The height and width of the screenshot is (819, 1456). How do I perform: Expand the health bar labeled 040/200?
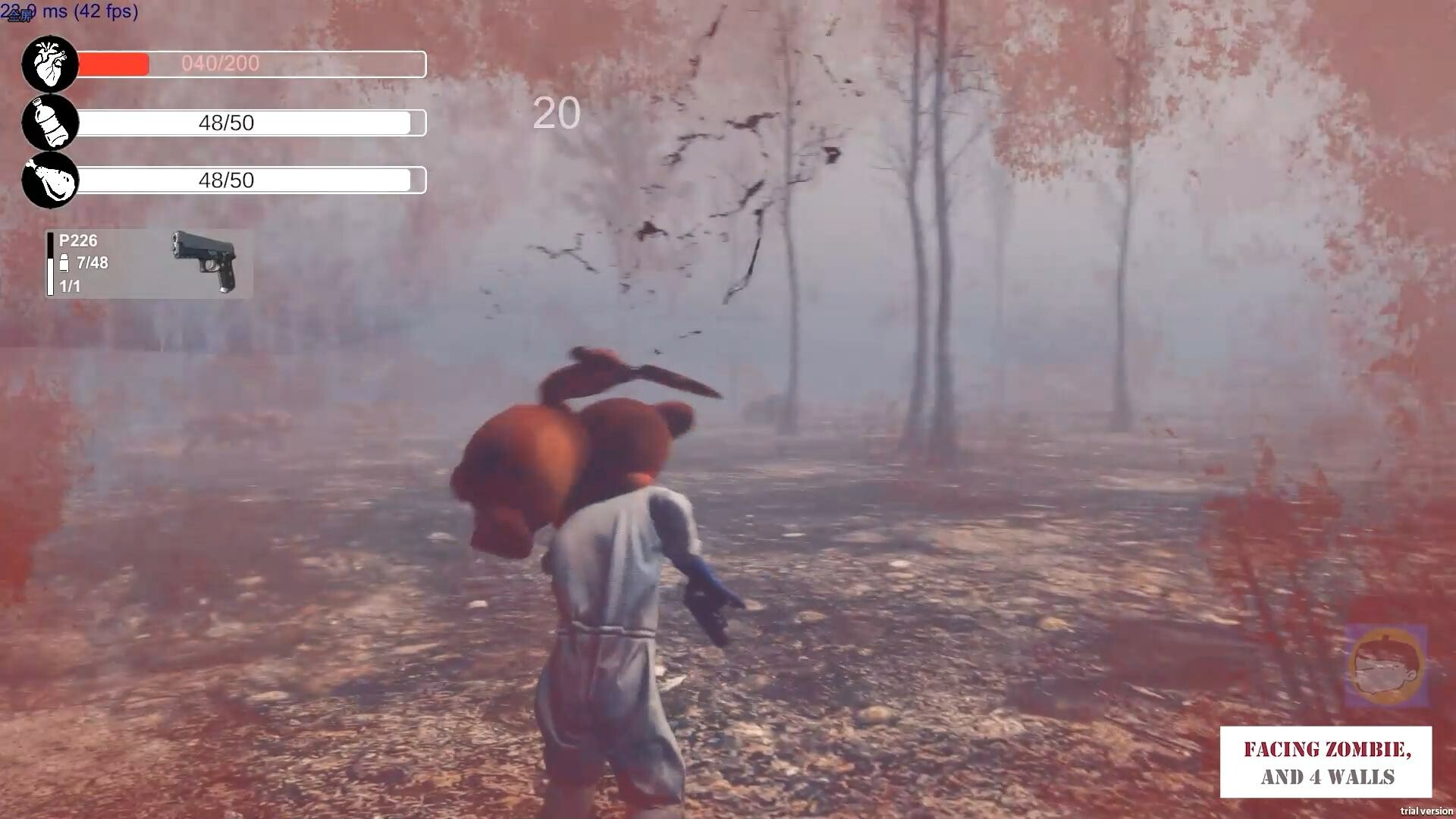tap(250, 64)
